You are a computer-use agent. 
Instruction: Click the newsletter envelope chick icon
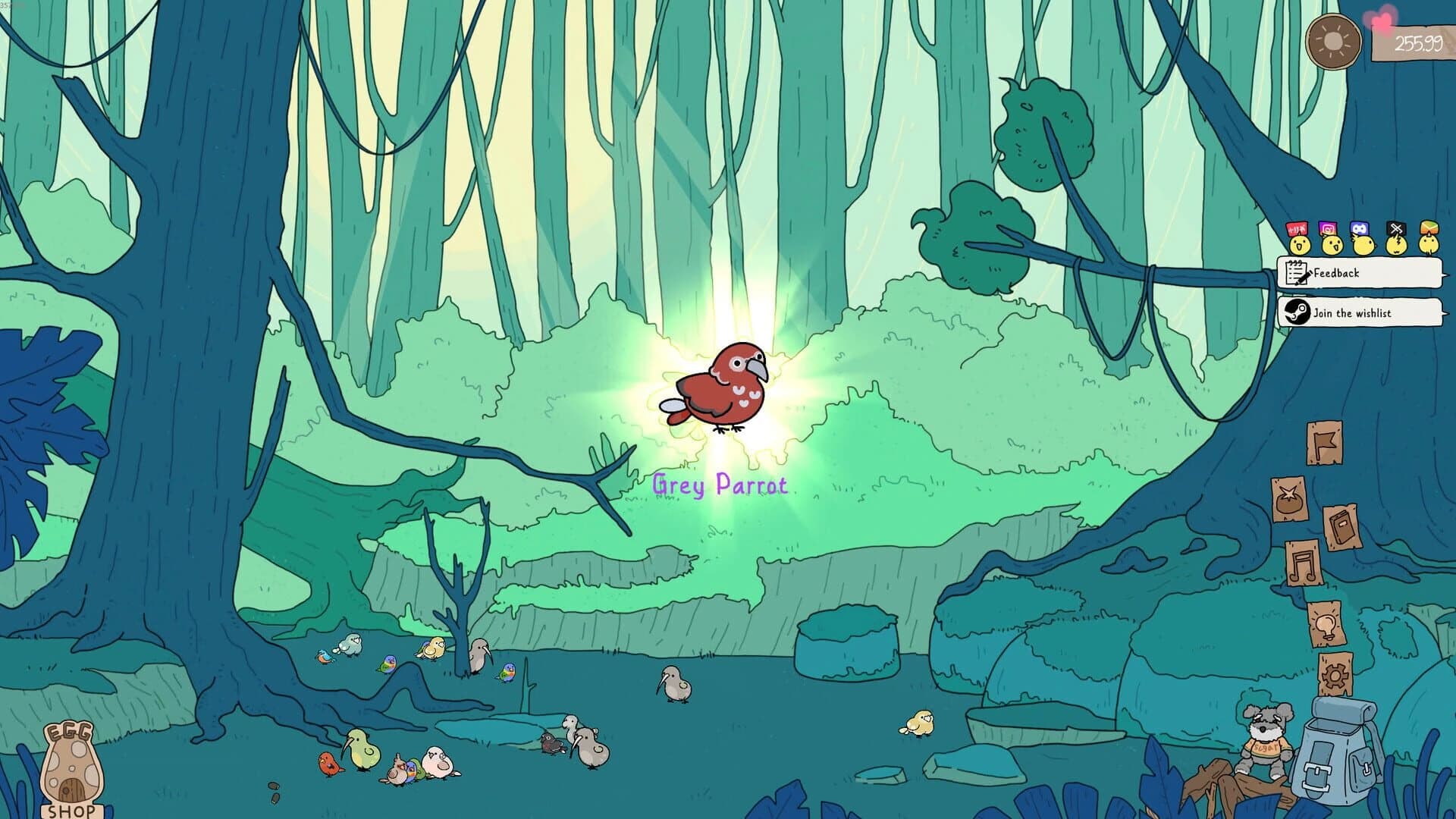pyautogui.click(x=1429, y=243)
